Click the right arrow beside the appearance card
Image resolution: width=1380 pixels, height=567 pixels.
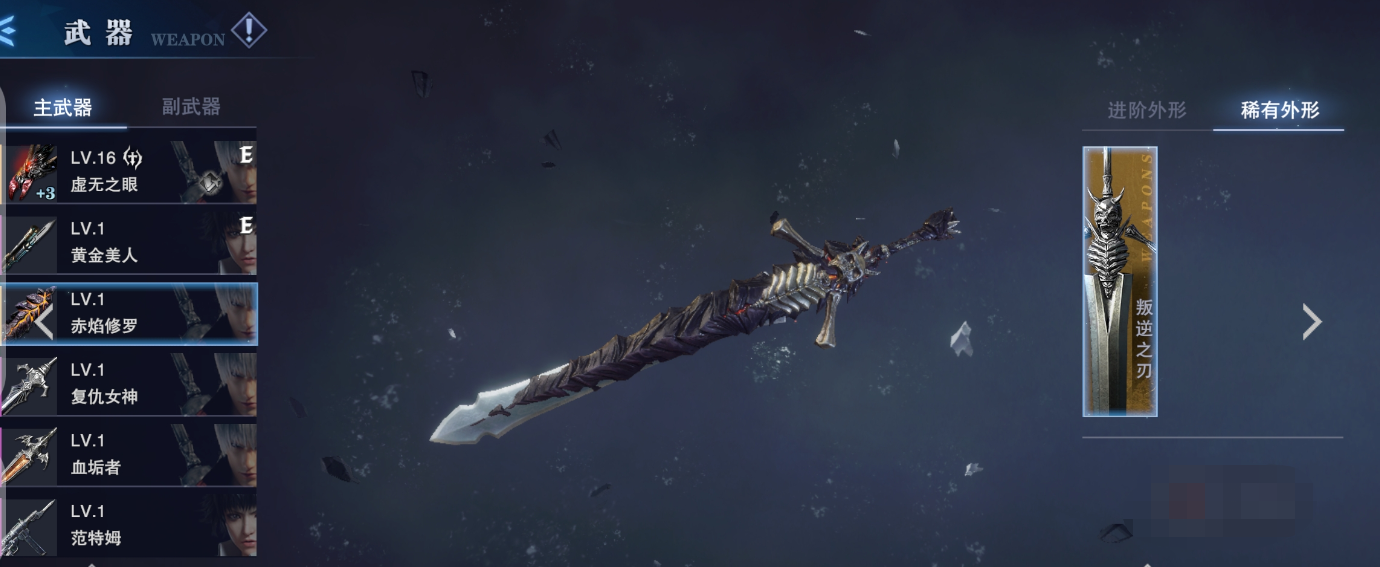(x=1312, y=321)
